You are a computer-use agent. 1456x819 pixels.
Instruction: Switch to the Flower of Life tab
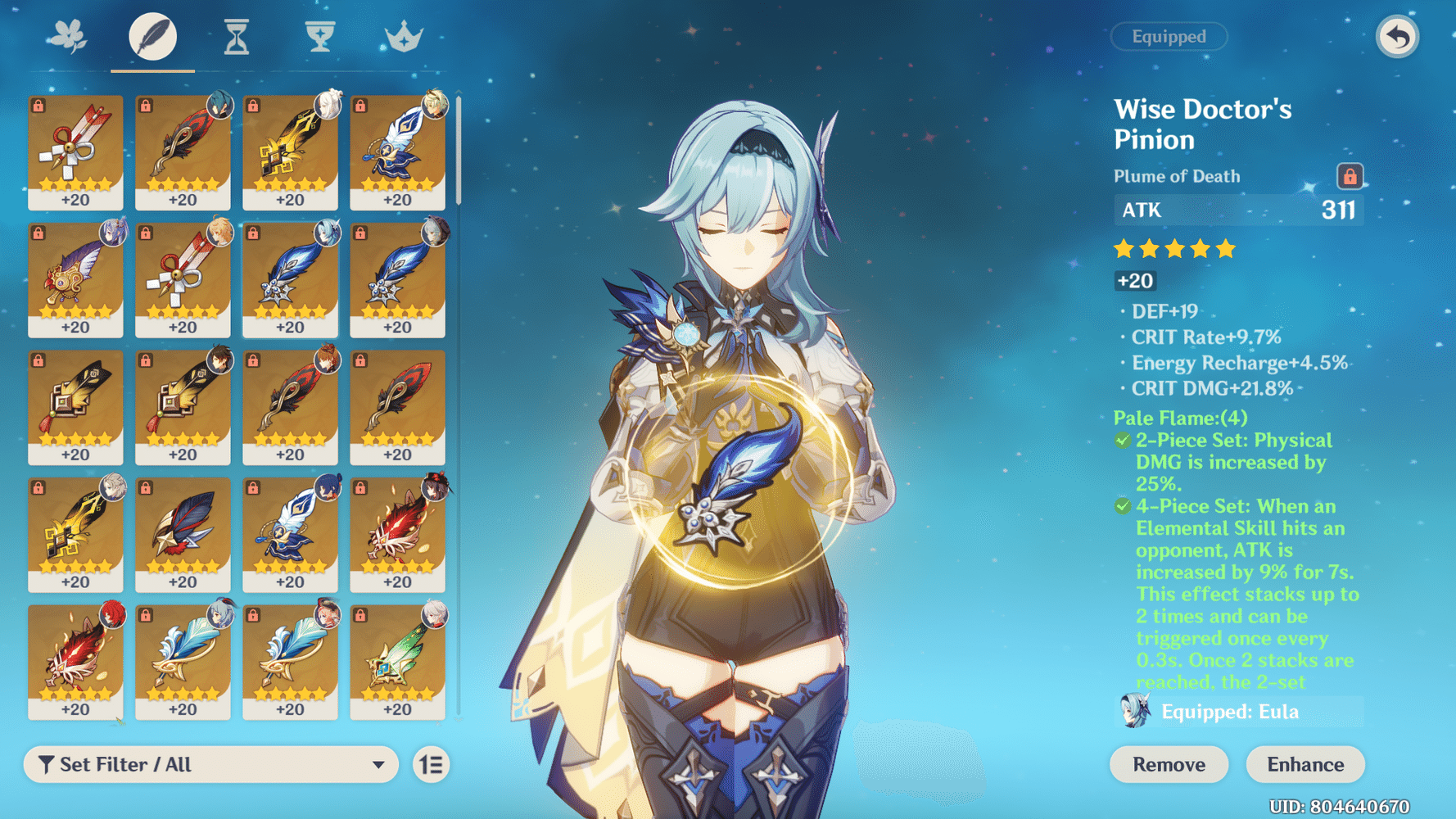tap(68, 37)
